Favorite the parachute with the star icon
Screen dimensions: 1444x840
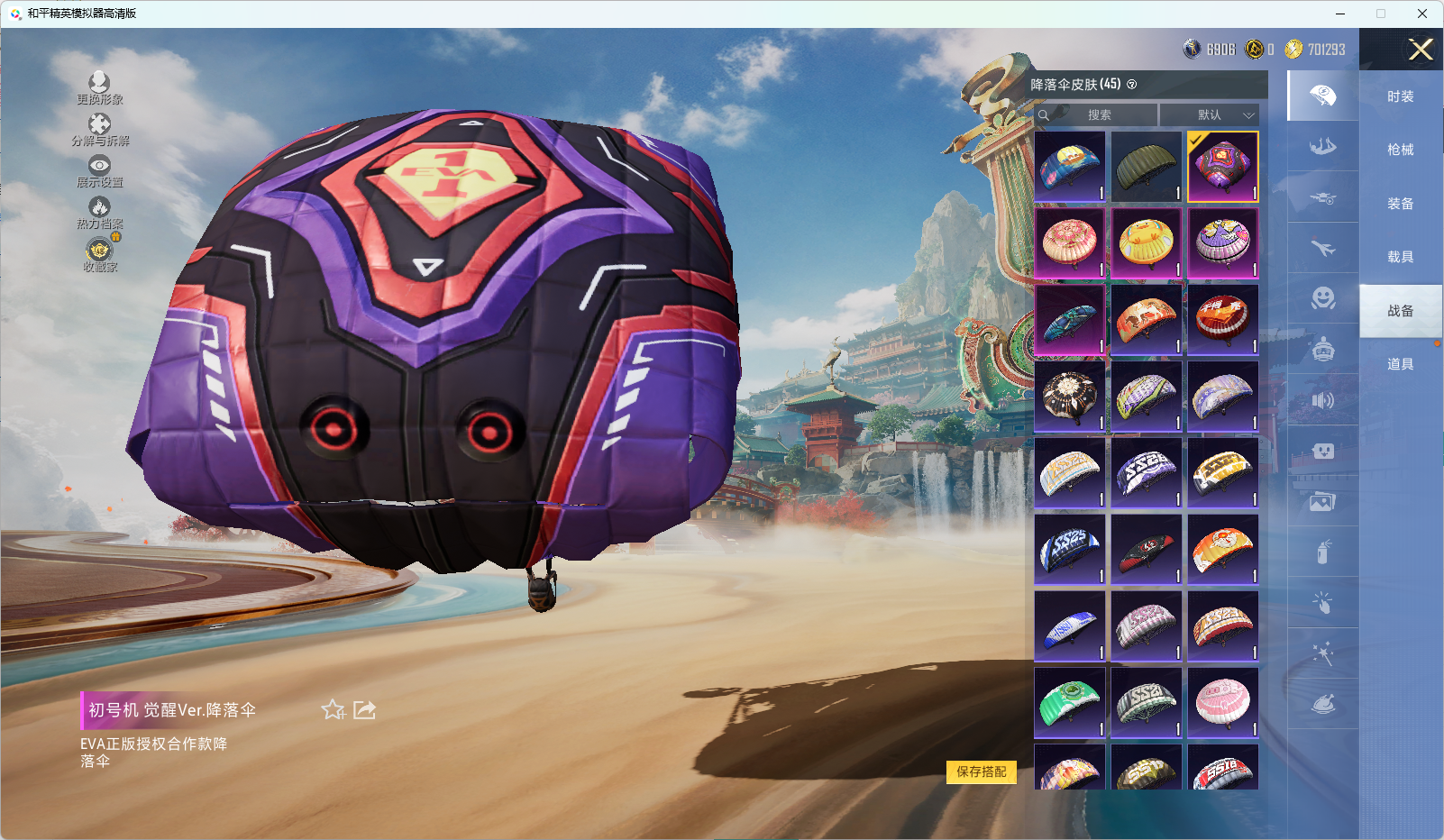click(334, 710)
